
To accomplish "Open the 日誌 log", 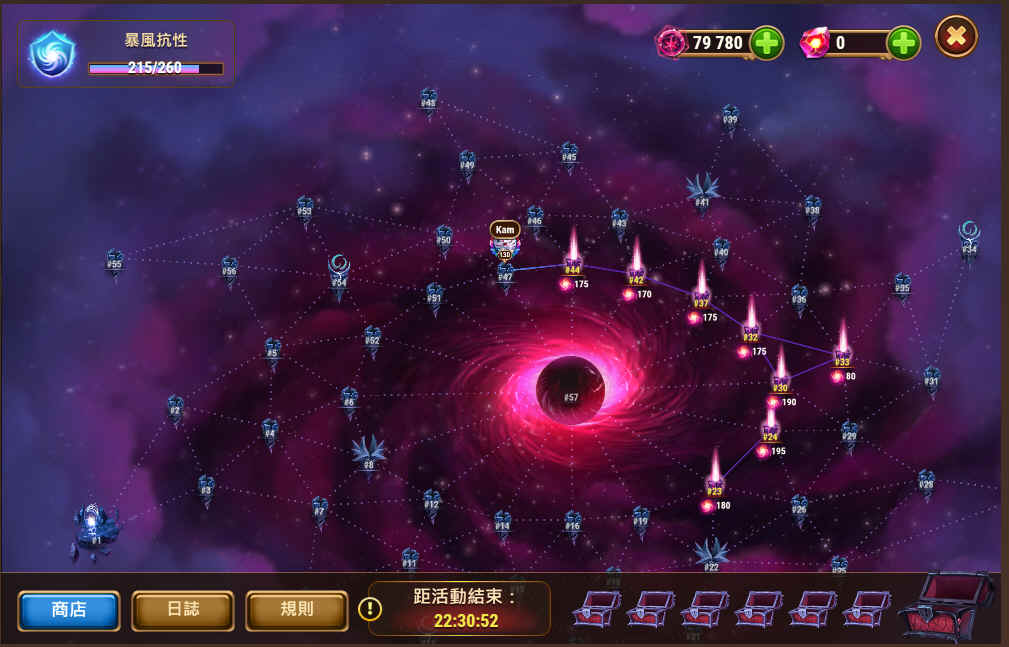I will click(x=183, y=610).
